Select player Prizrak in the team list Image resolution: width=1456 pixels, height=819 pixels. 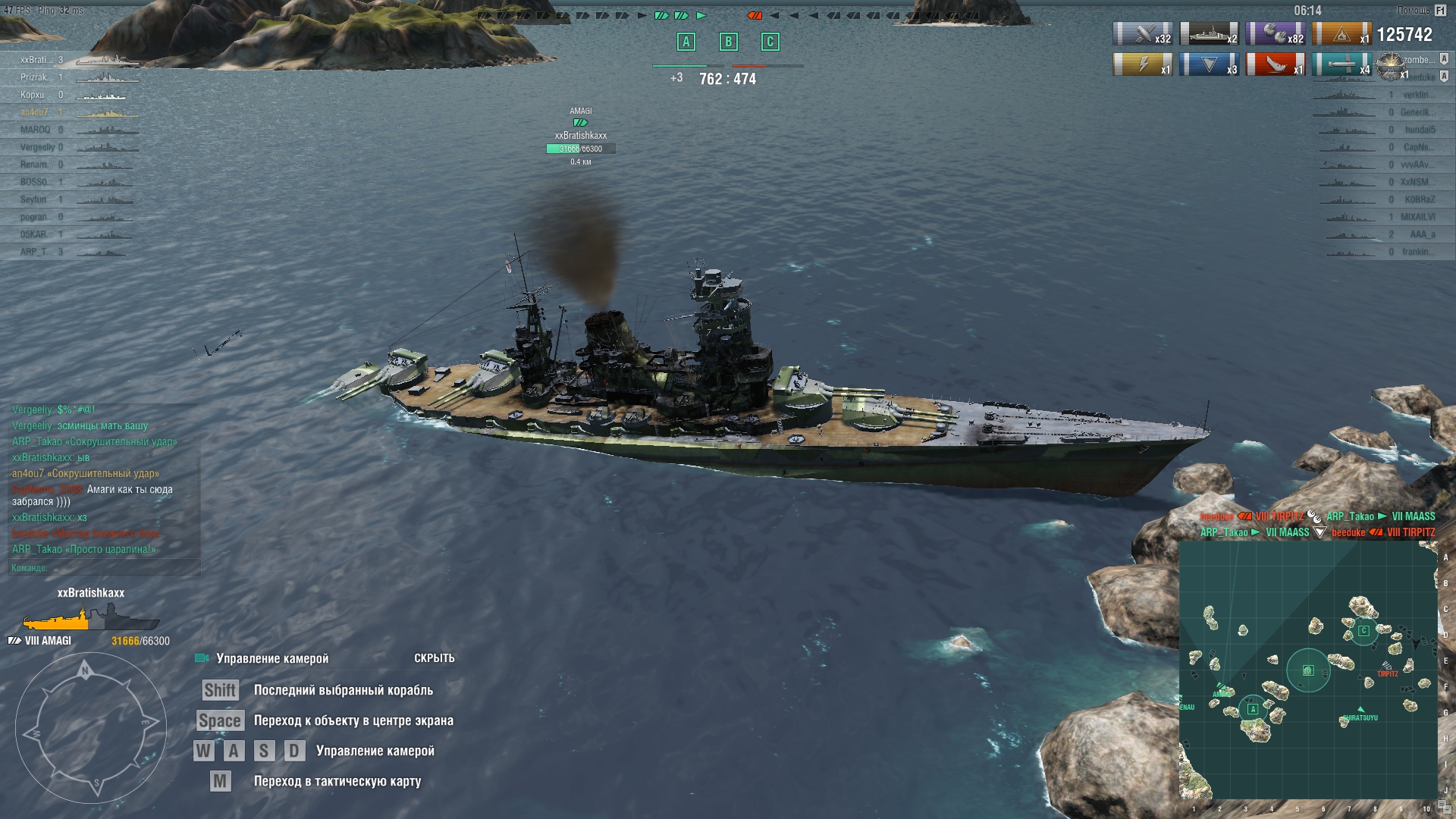(x=36, y=77)
